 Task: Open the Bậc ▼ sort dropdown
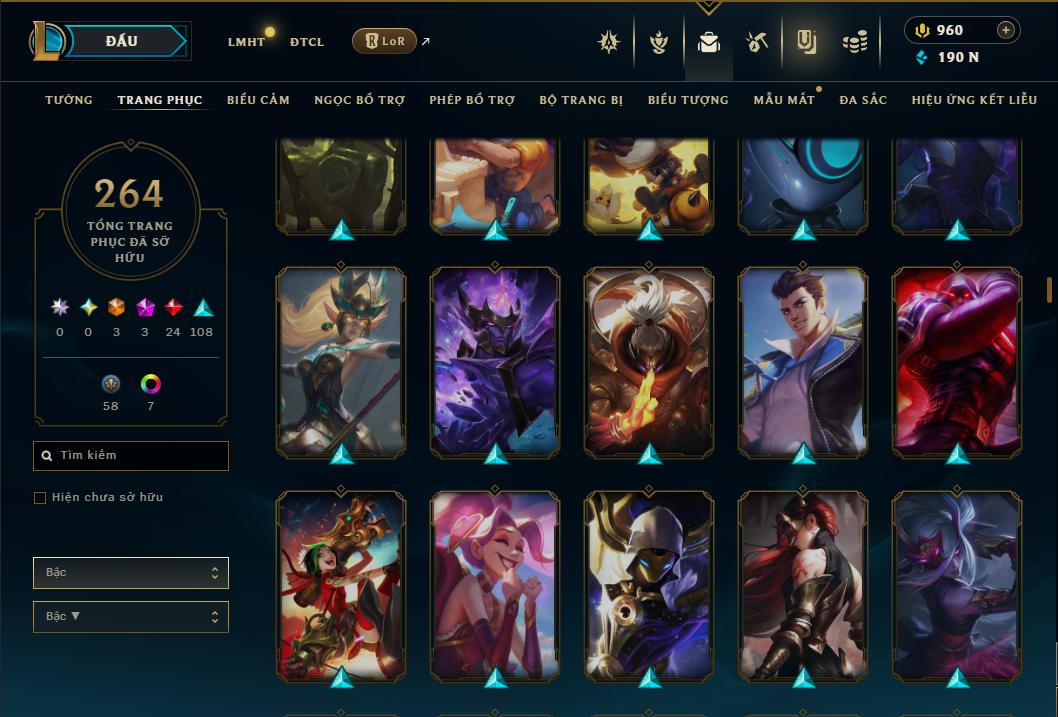click(x=131, y=616)
